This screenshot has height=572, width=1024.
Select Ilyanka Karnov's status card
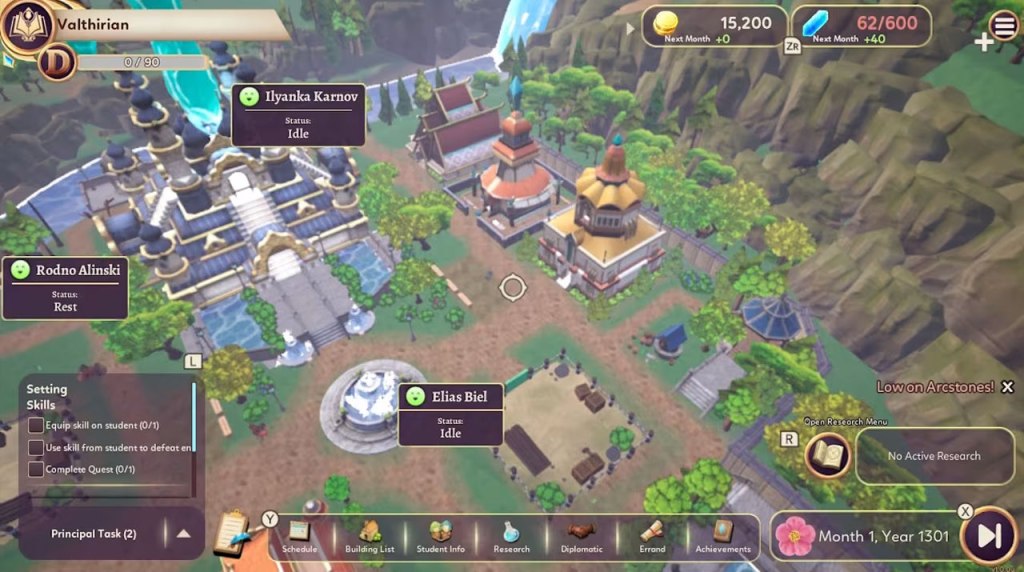298,115
